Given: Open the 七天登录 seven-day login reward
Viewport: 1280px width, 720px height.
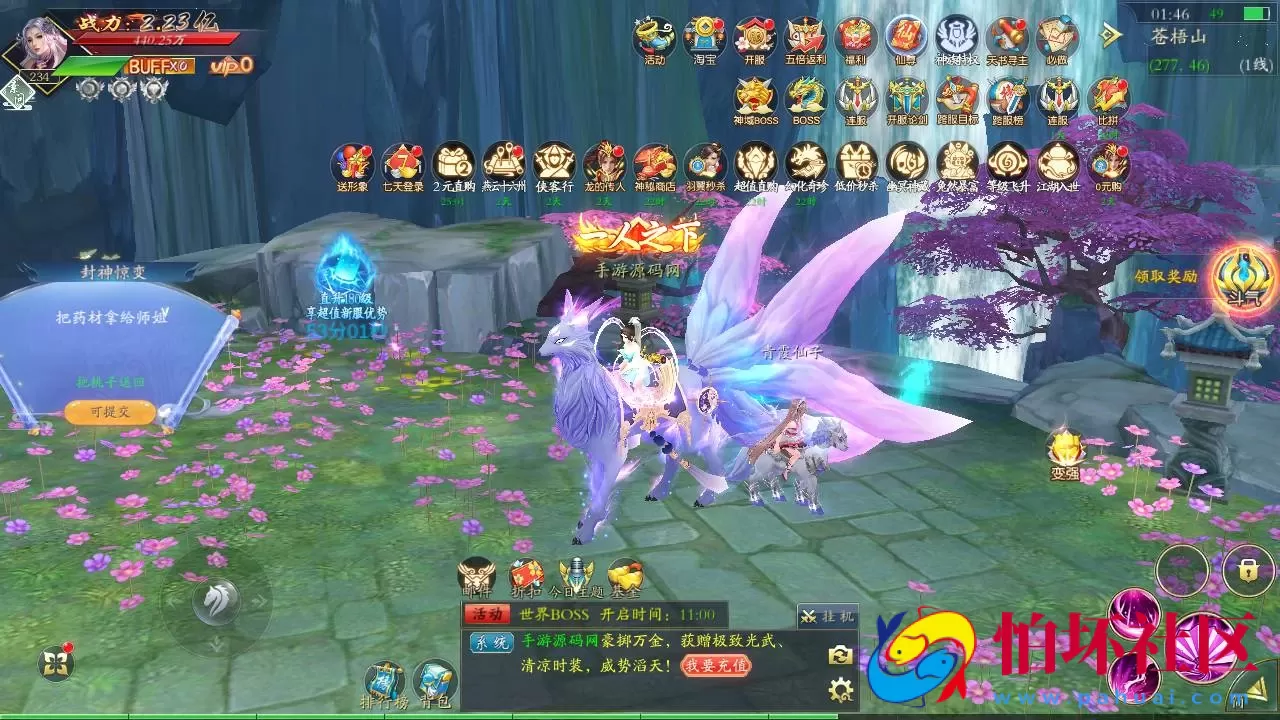Looking at the screenshot, I should [x=403, y=164].
